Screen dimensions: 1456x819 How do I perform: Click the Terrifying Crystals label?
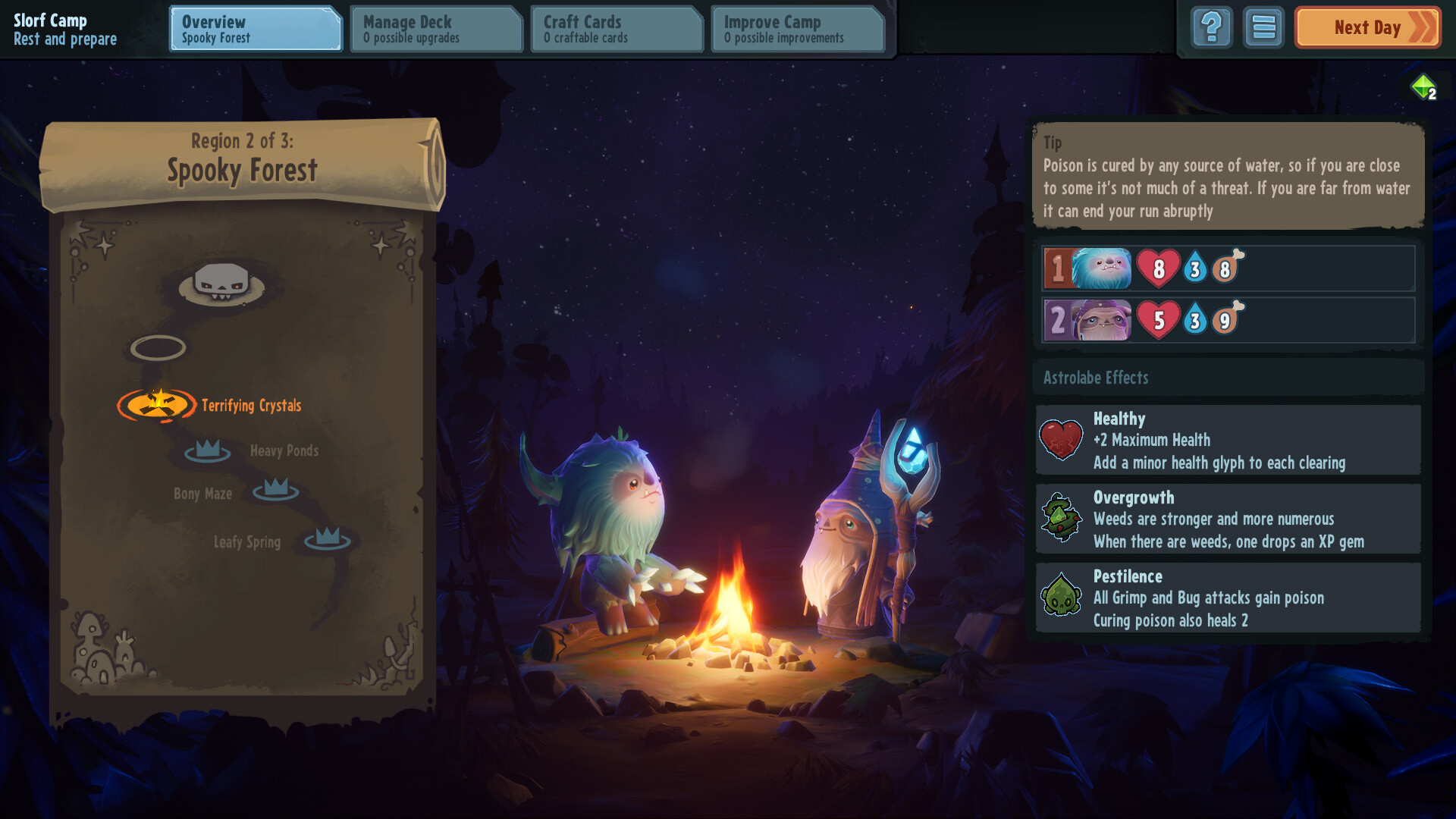coord(250,405)
